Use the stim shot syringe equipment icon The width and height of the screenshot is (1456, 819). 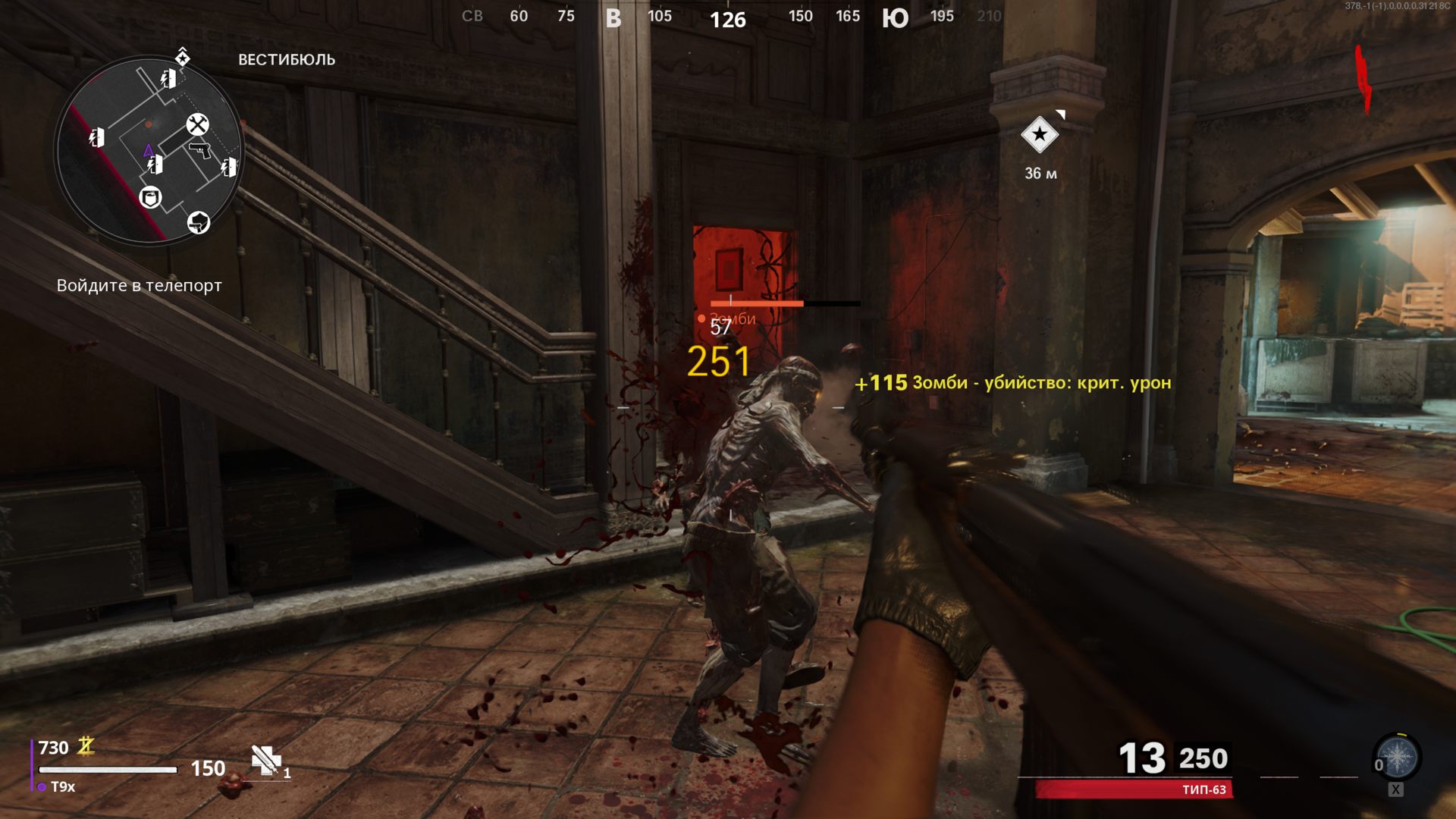point(266,760)
